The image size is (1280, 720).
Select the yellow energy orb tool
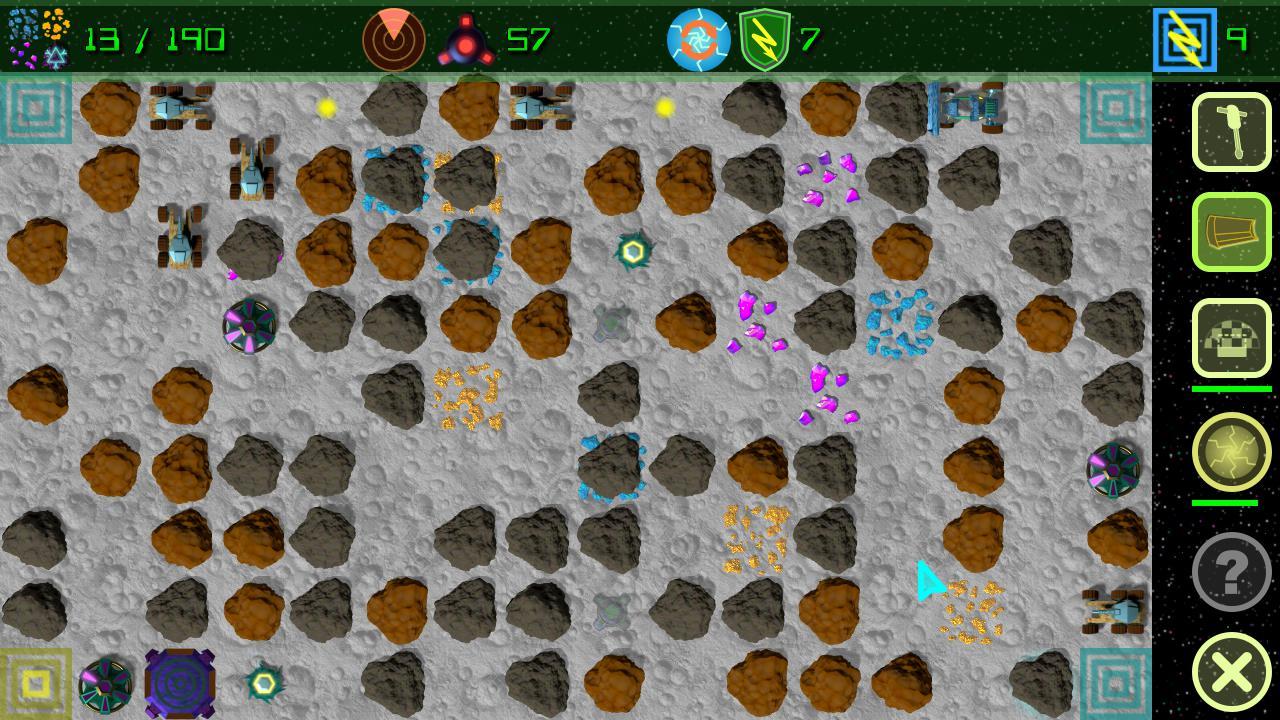1232,452
